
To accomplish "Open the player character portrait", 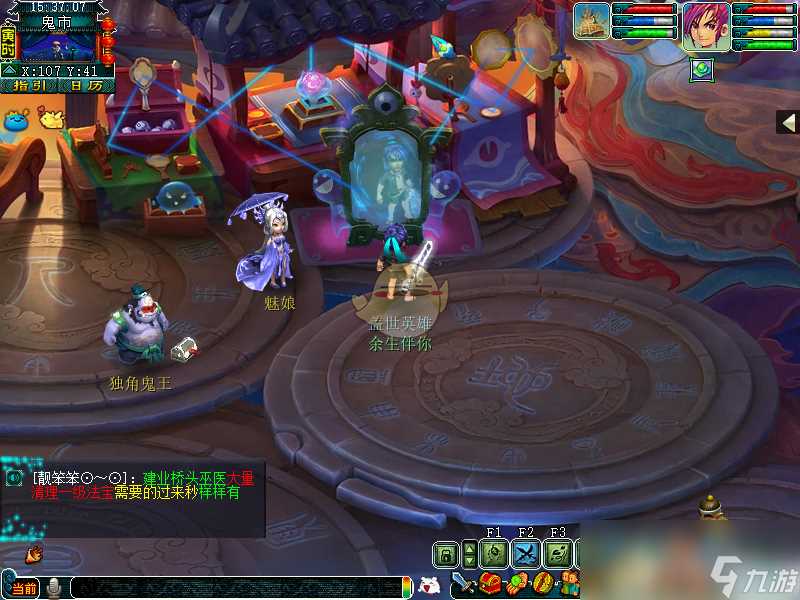I will coord(706,26).
